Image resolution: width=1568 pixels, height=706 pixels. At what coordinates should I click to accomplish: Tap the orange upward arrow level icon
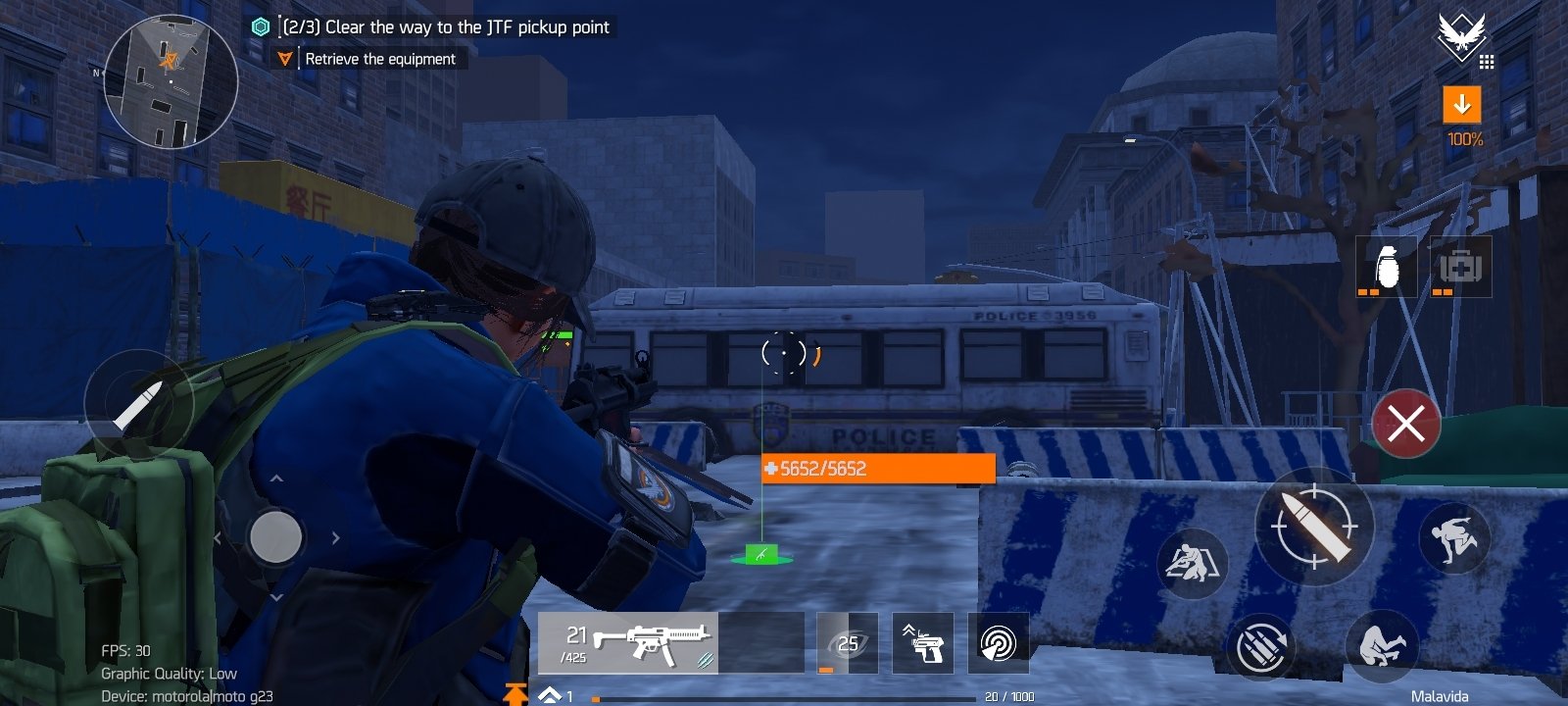(515, 695)
